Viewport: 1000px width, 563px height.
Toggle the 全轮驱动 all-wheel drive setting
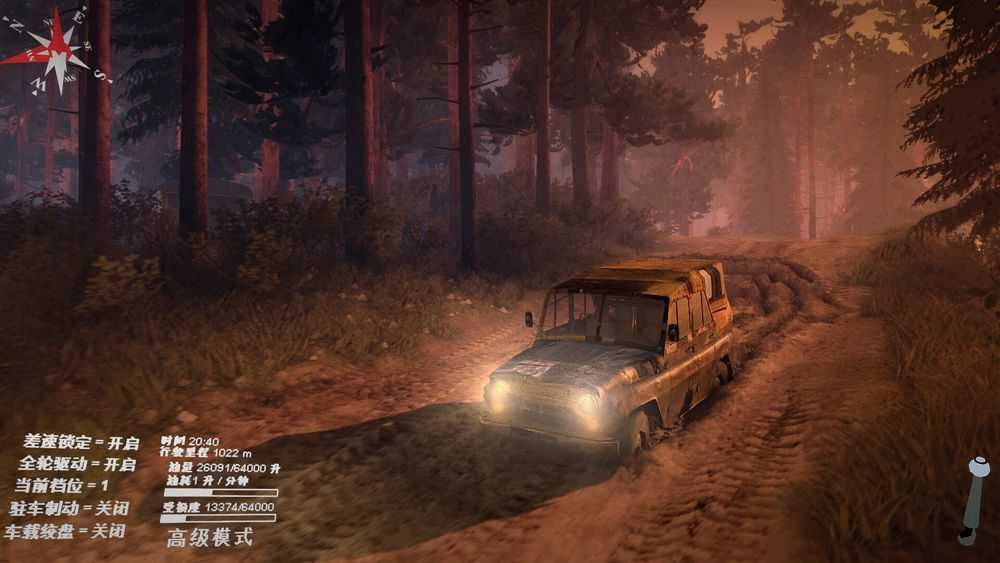pyautogui.click(x=77, y=465)
